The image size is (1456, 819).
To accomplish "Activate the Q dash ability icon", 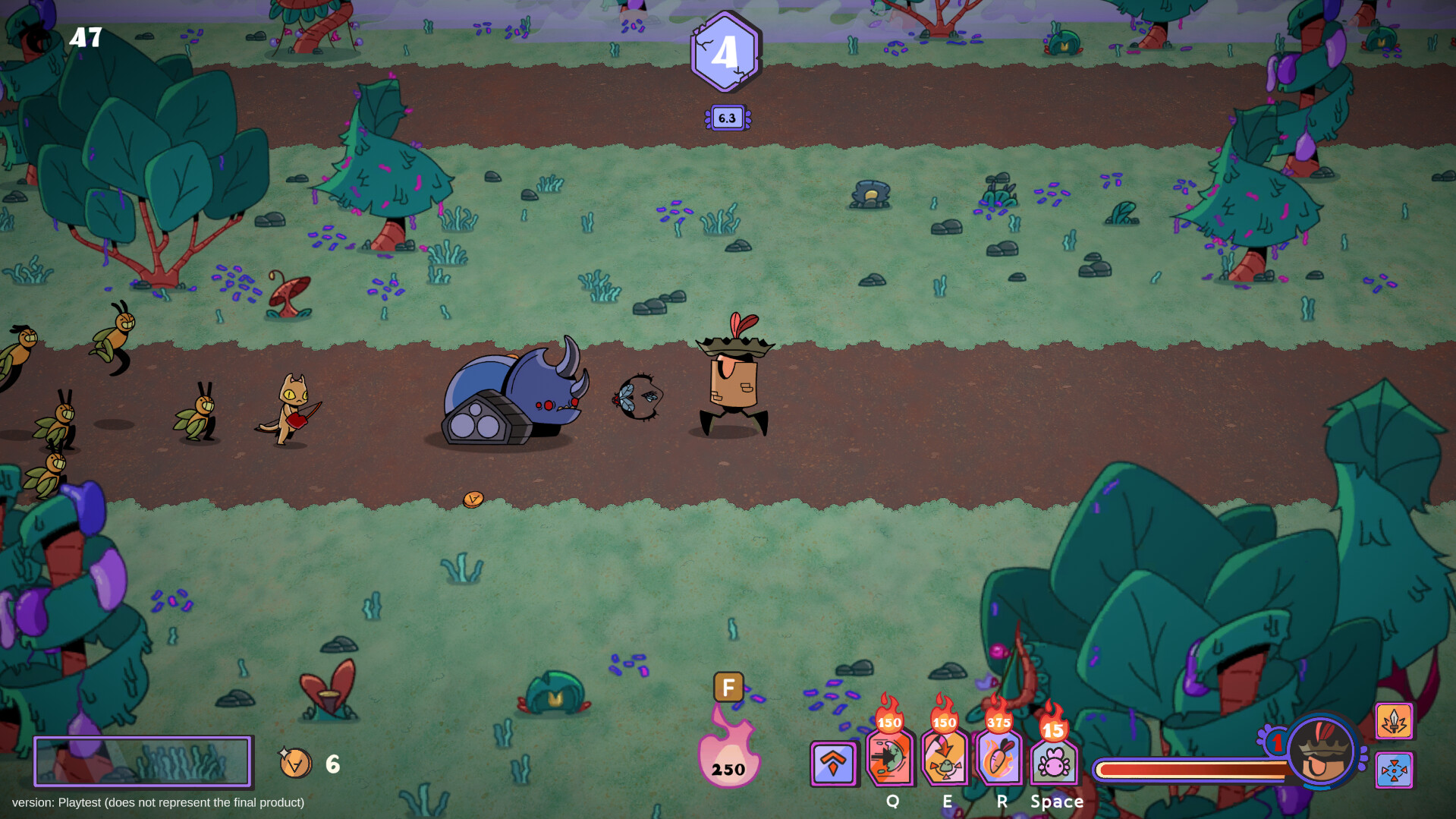I will (893, 758).
